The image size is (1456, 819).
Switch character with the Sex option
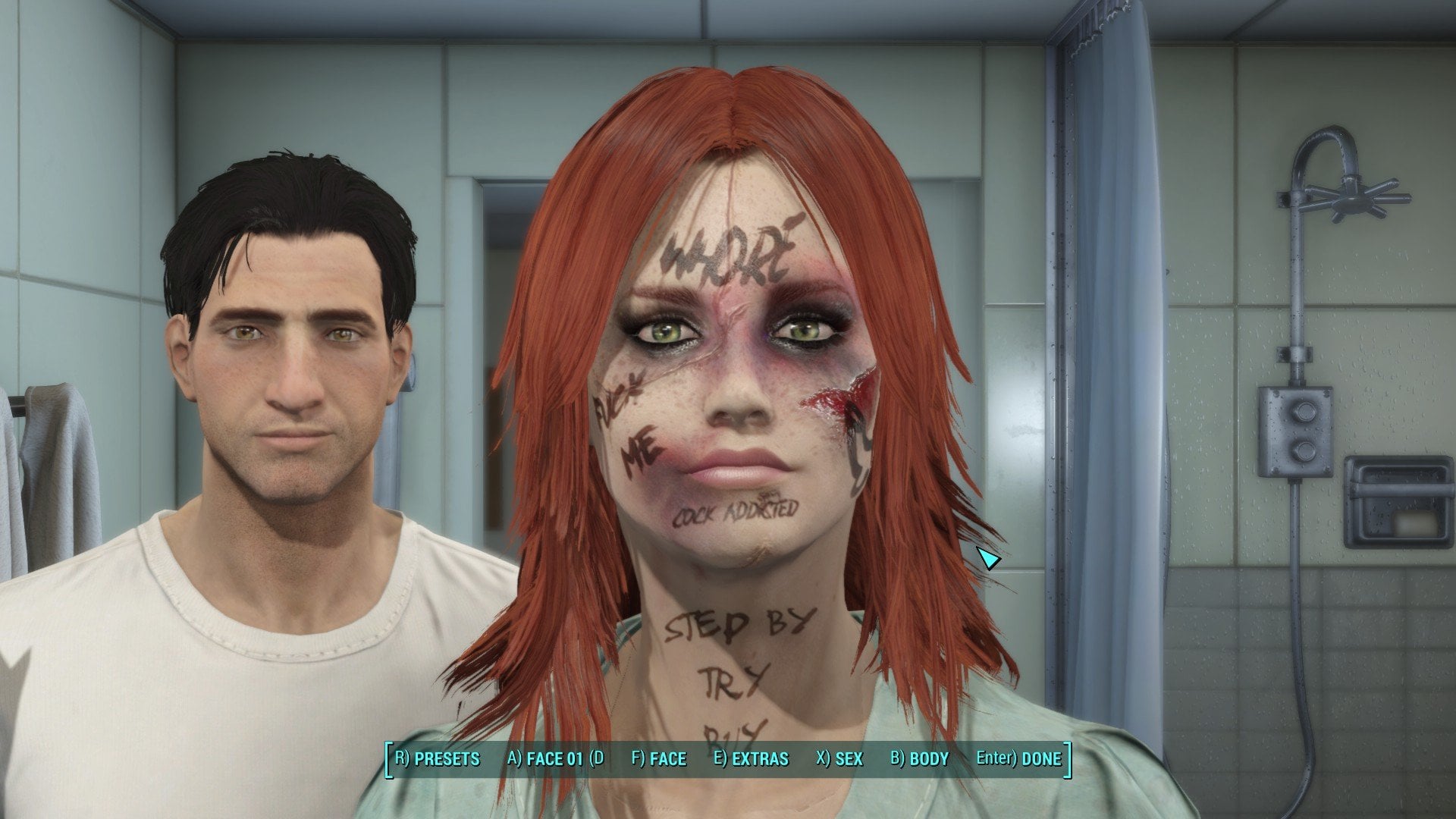(x=839, y=759)
